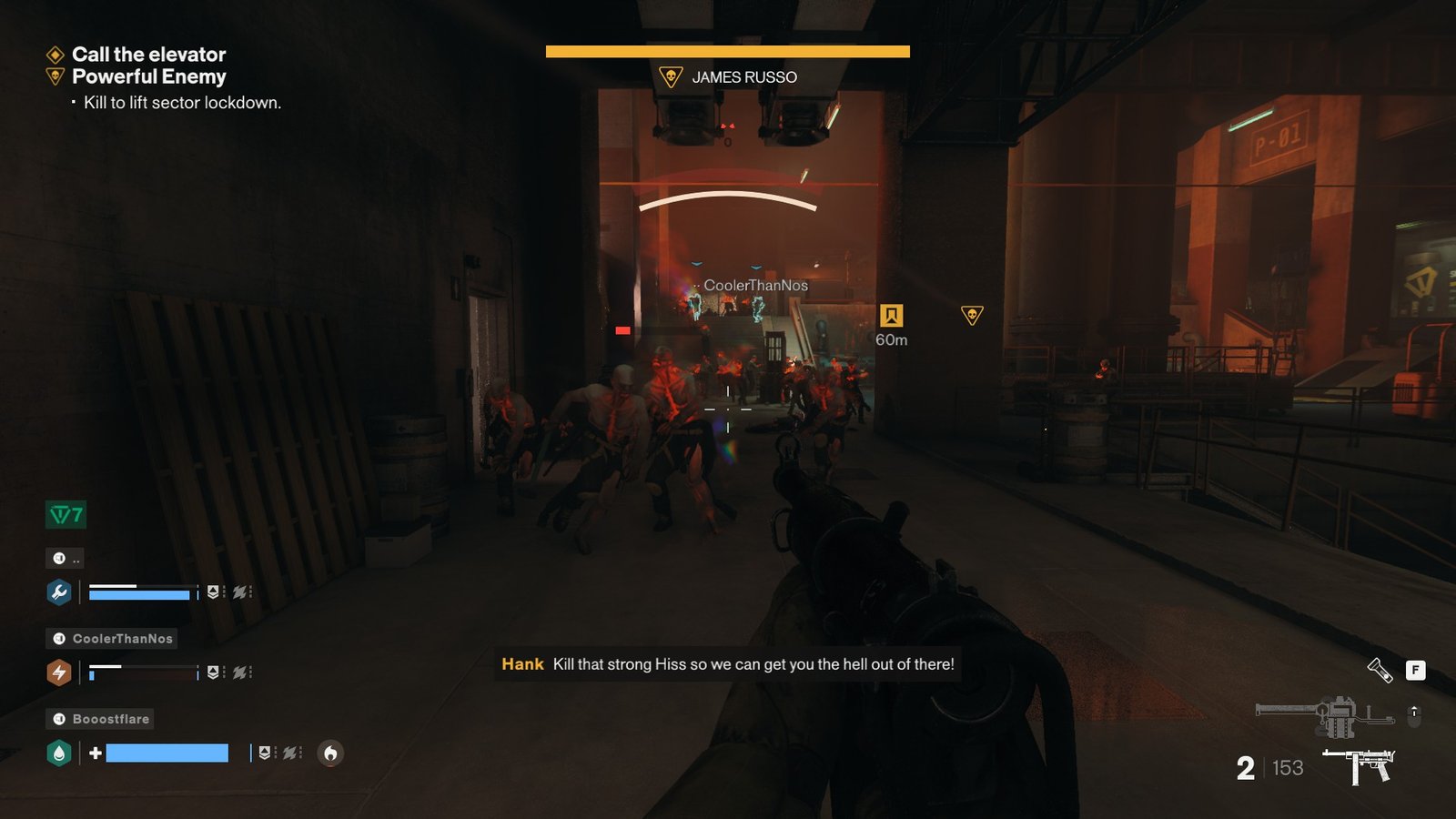The image size is (1456, 819).
Task: Collapse the player status entry with the dotted label
Action: click(x=65, y=558)
